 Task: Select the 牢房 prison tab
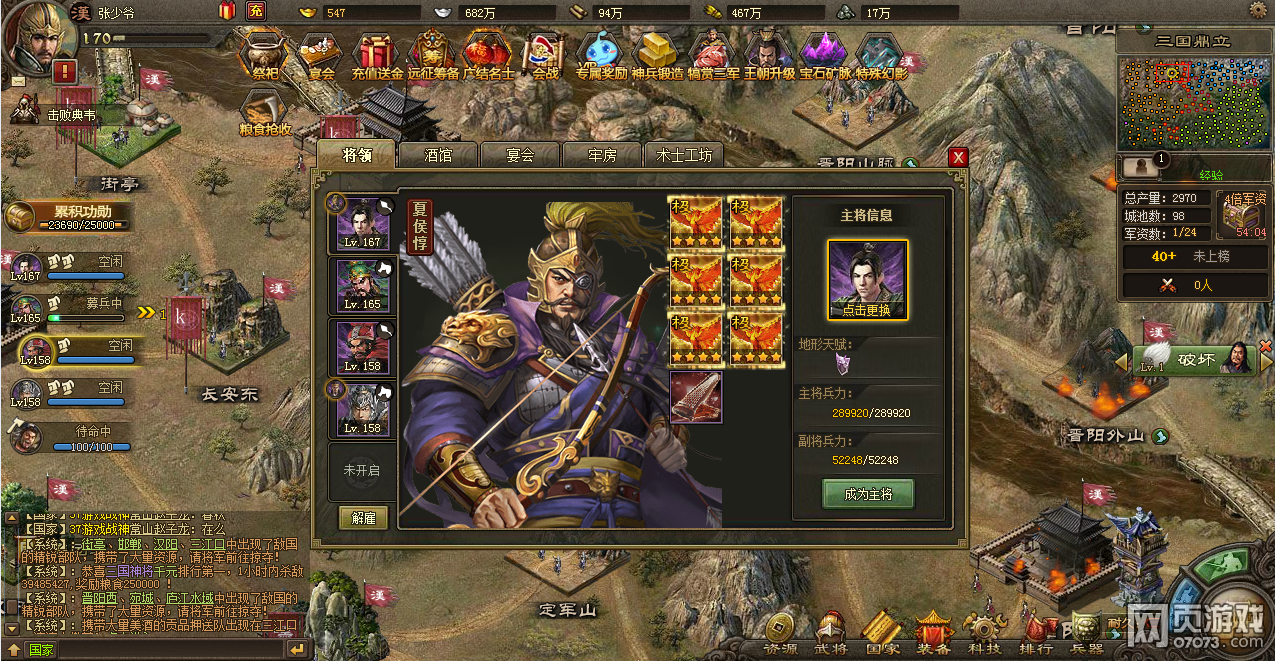602,155
